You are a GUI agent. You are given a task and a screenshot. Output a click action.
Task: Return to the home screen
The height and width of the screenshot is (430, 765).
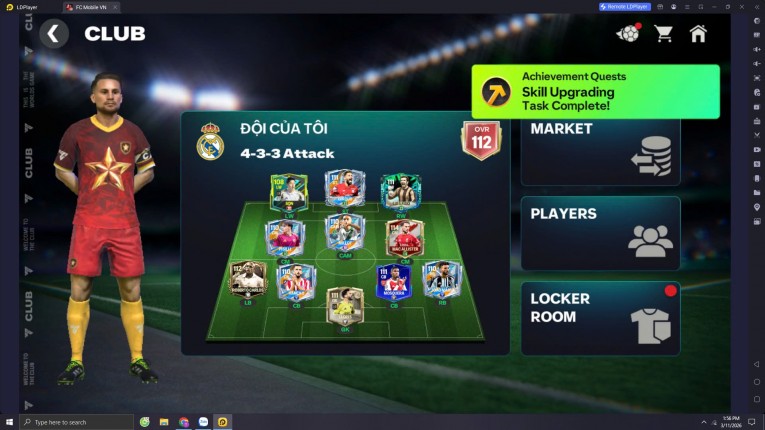[x=698, y=34]
